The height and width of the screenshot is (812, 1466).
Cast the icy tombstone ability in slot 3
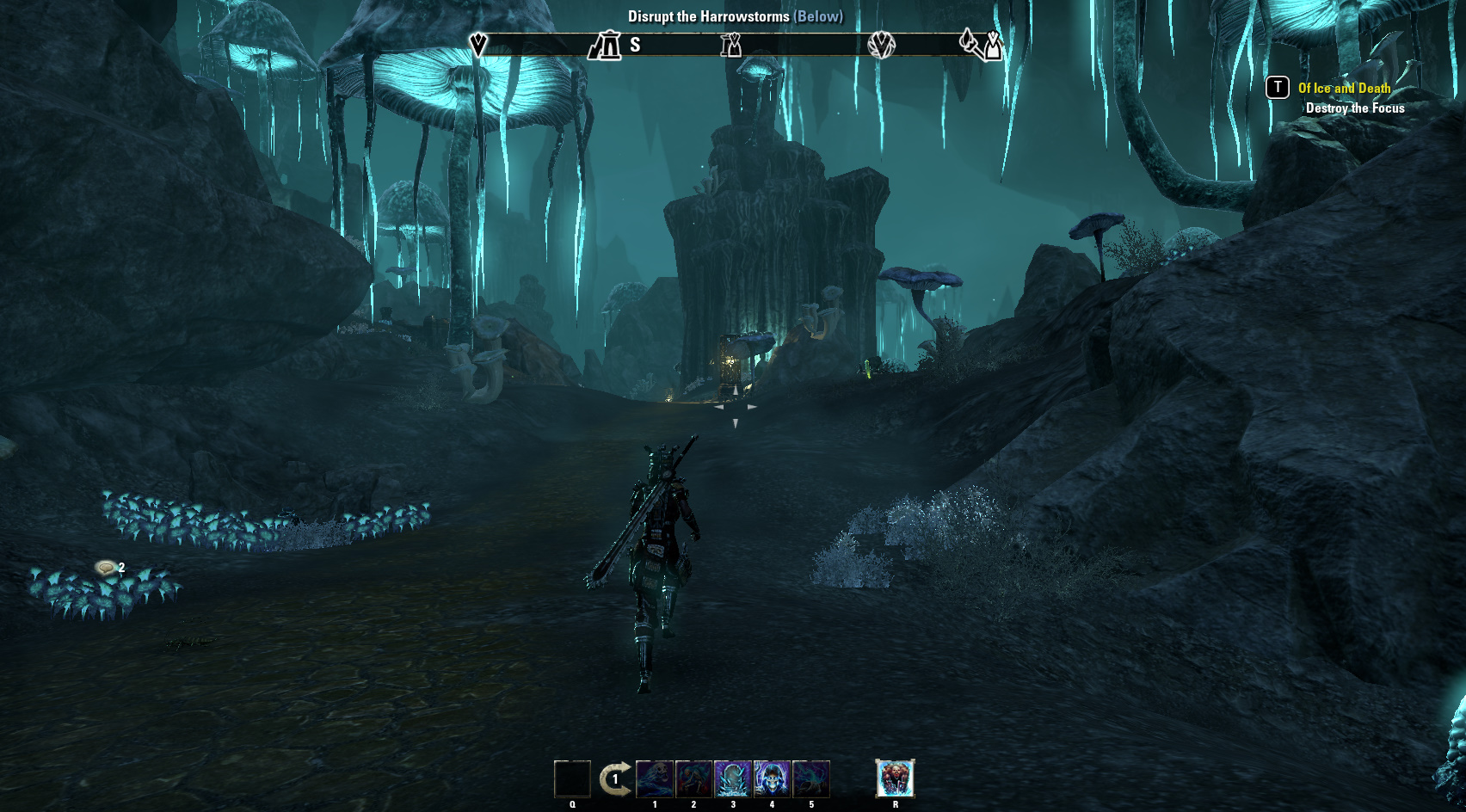(733, 779)
